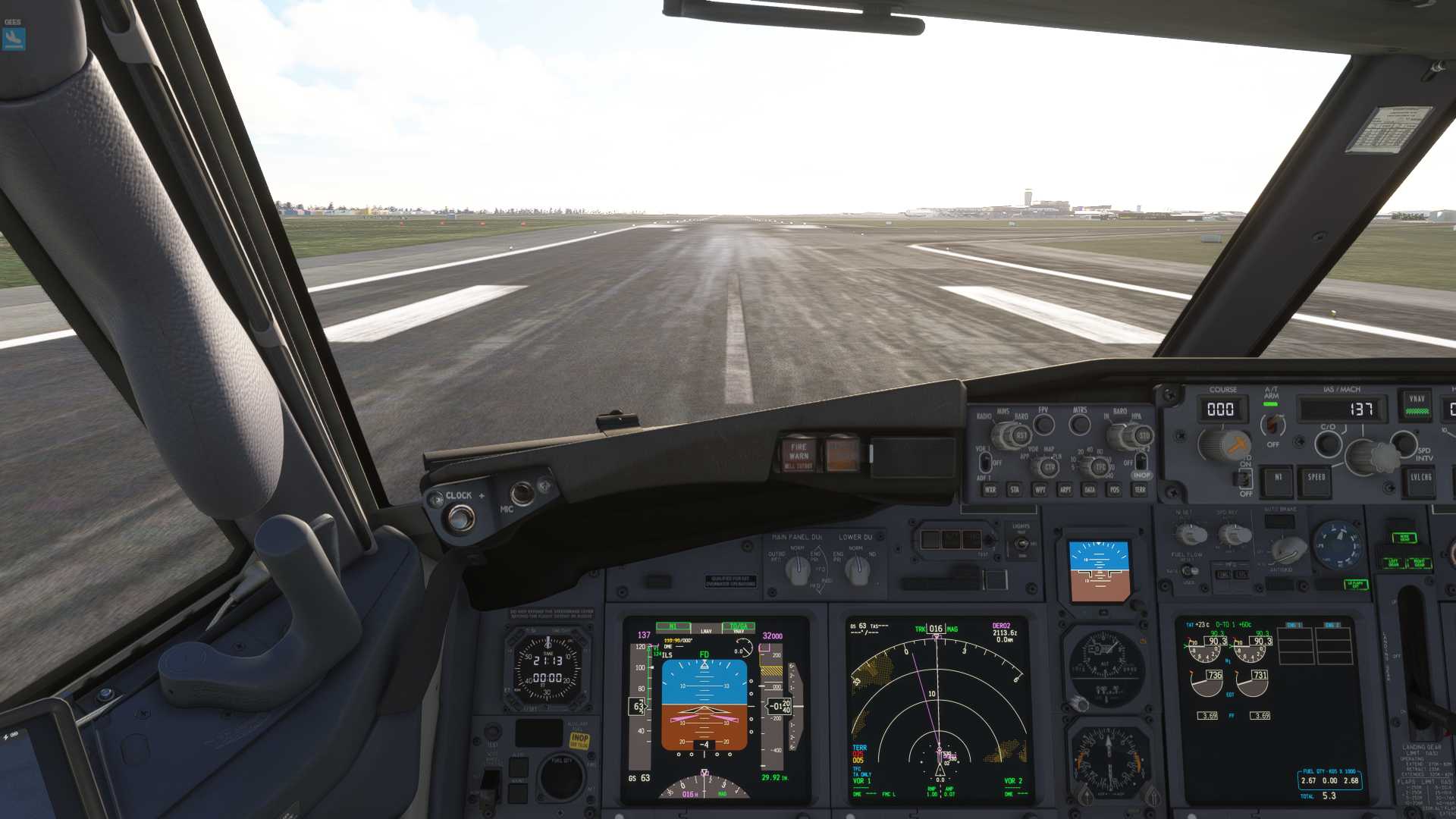The width and height of the screenshot is (1456, 819).
Task: Toggle the DATA map button
Action: (x=1090, y=490)
